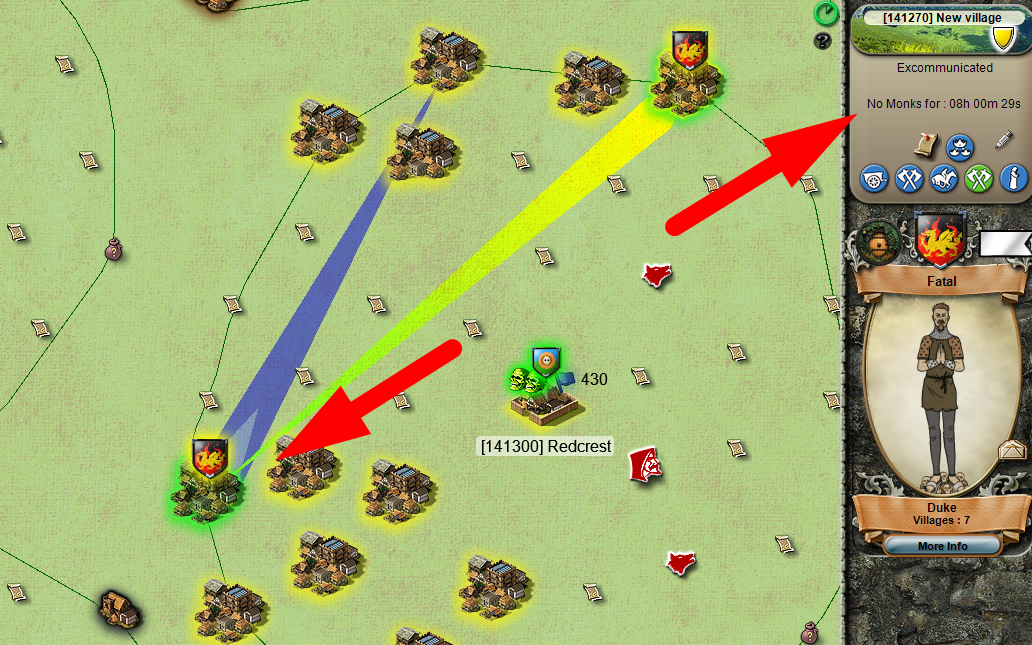Select the blue three-crowns vassal icon
1032x645 pixels.
[x=960, y=145]
